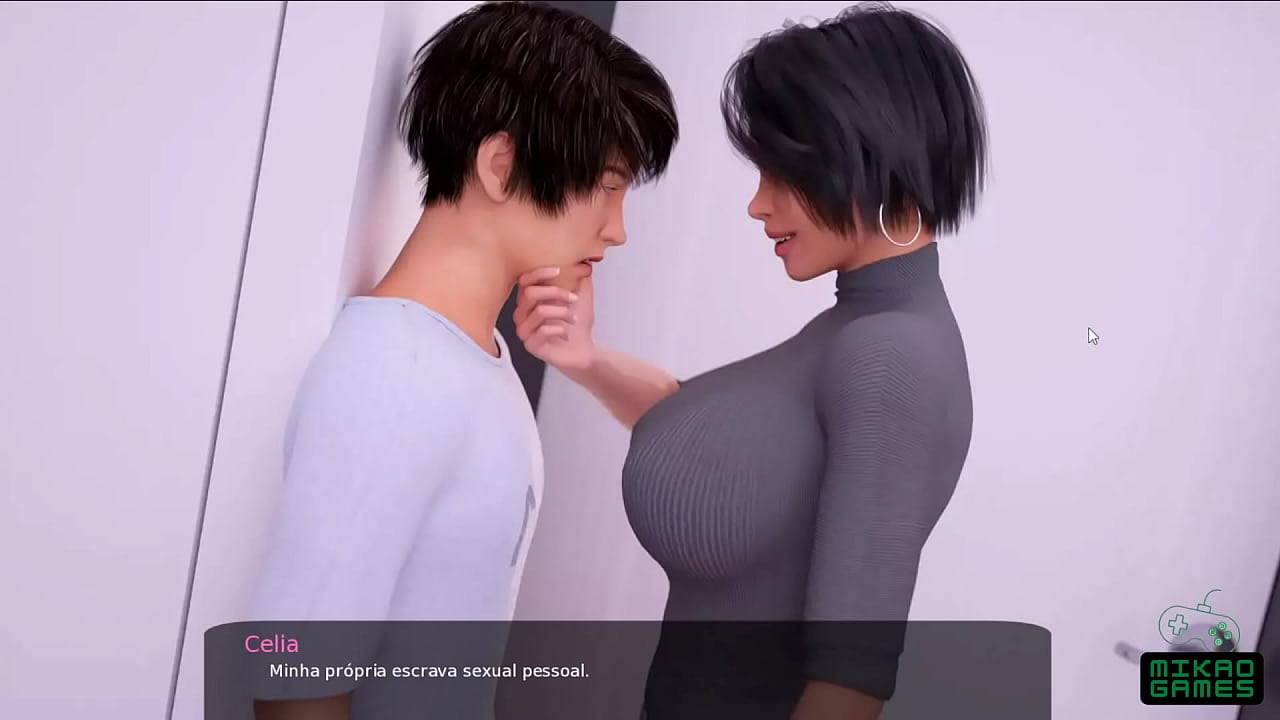
Task: Click the MIKAO GAMES logo text
Action: [x=1202, y=678]
